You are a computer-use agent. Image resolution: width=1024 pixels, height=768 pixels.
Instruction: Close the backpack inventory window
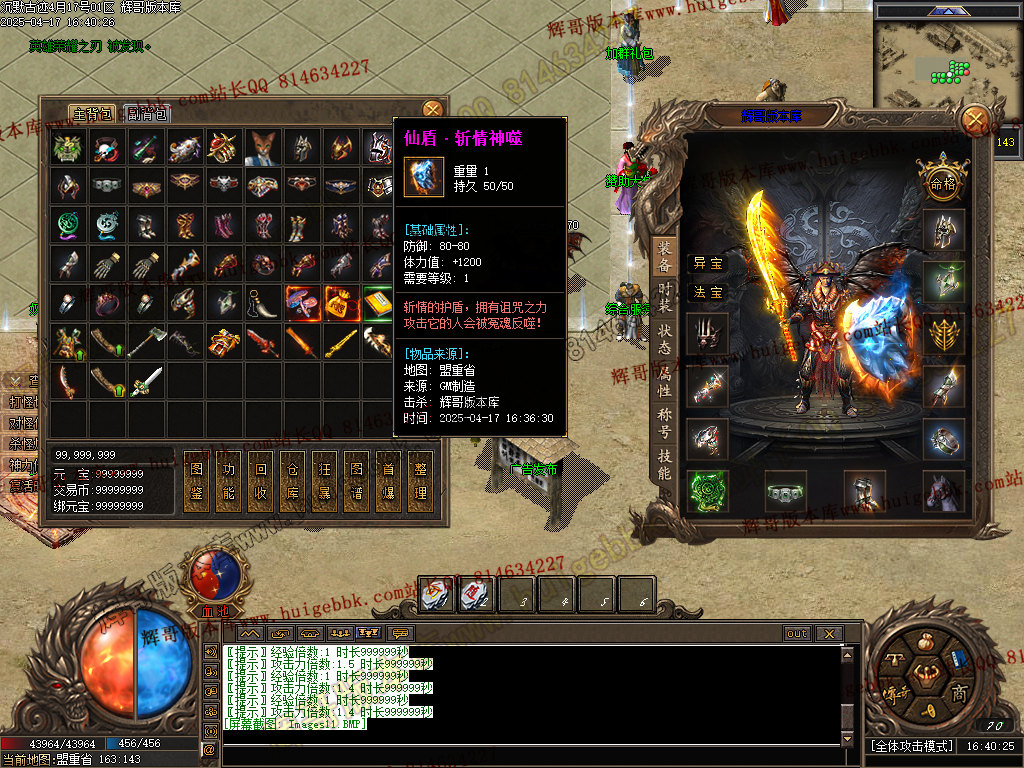pyautogui.click(x=432, y=109)
